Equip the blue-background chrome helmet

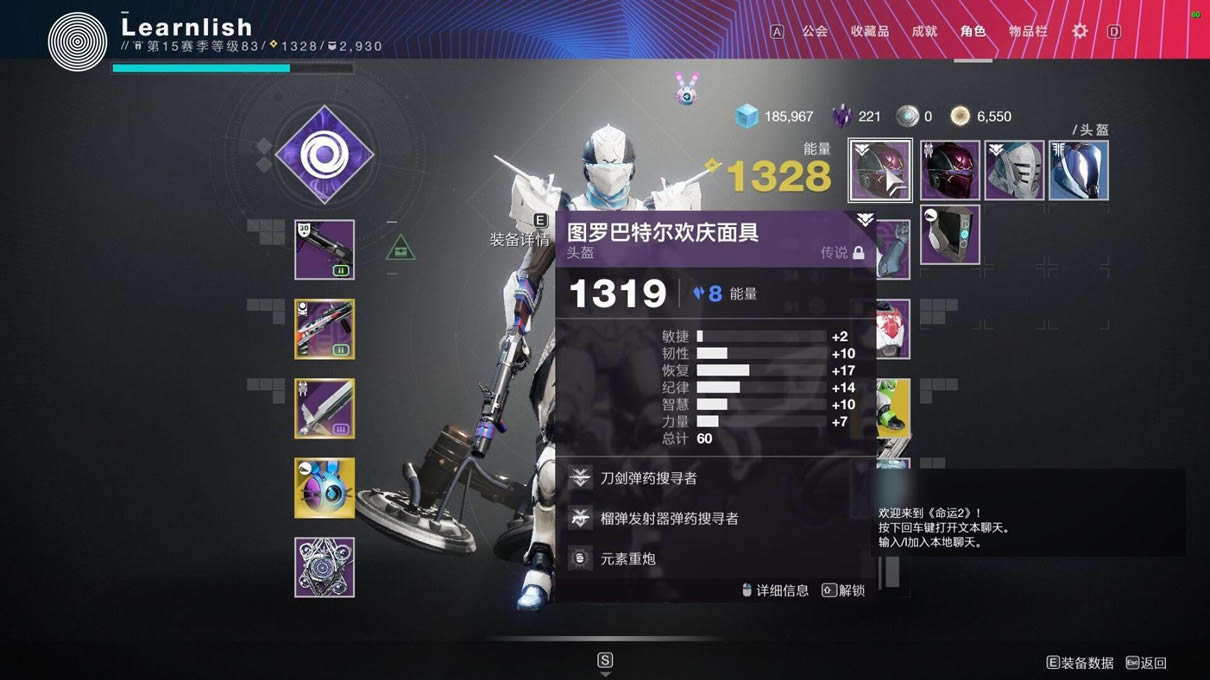[1078, 171]
